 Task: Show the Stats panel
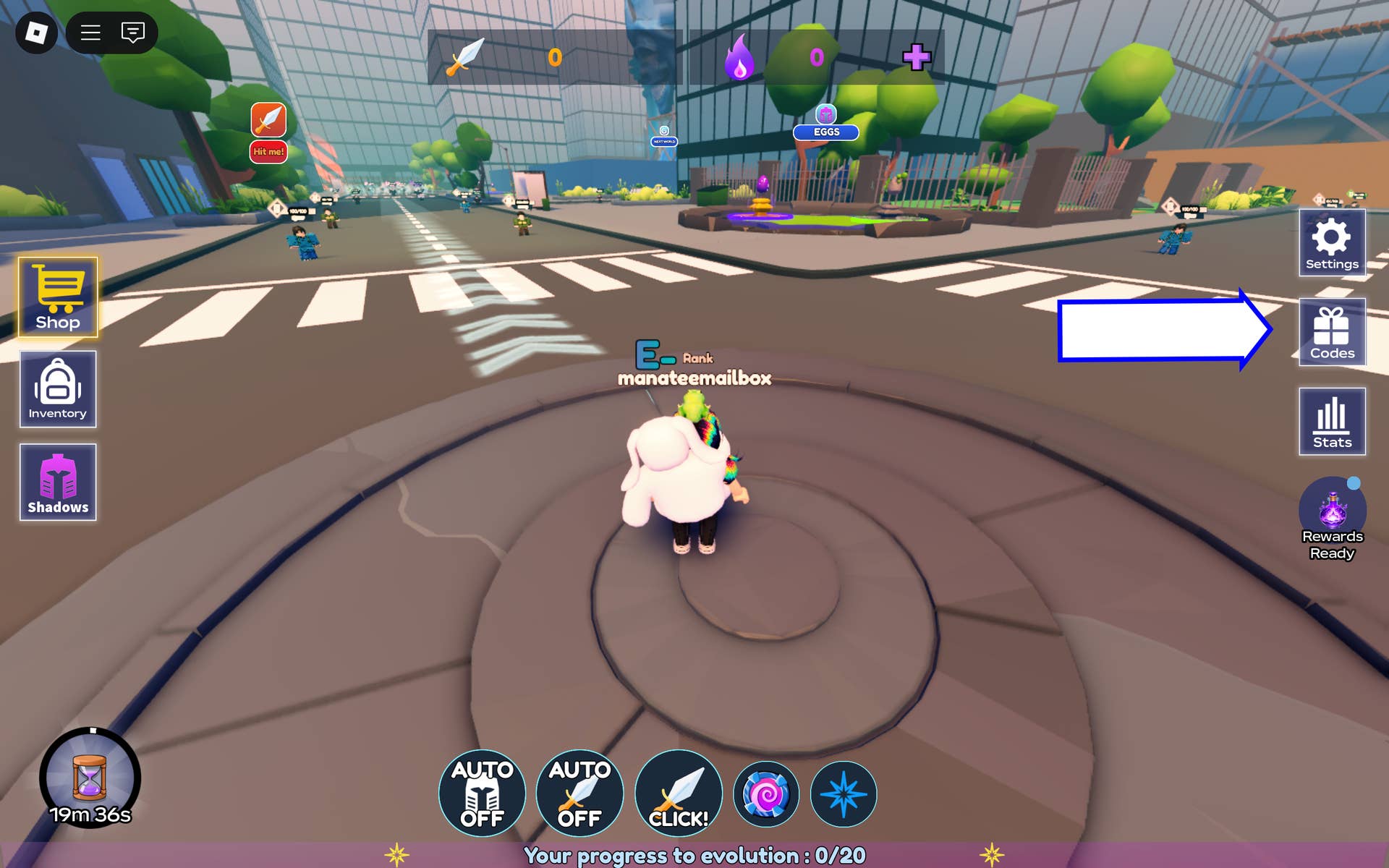click(1332, 421)
